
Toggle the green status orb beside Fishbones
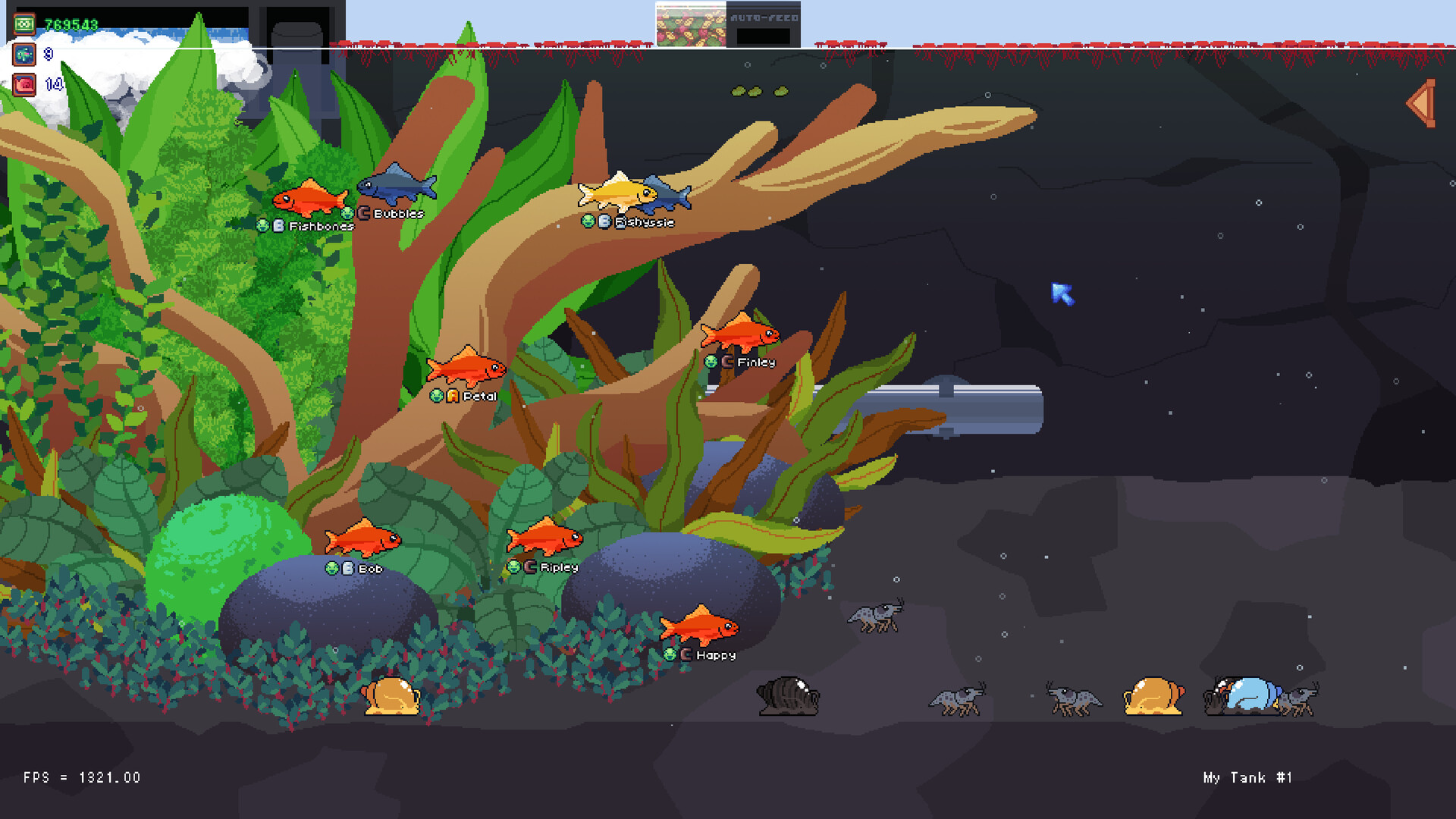pos(262,225)
